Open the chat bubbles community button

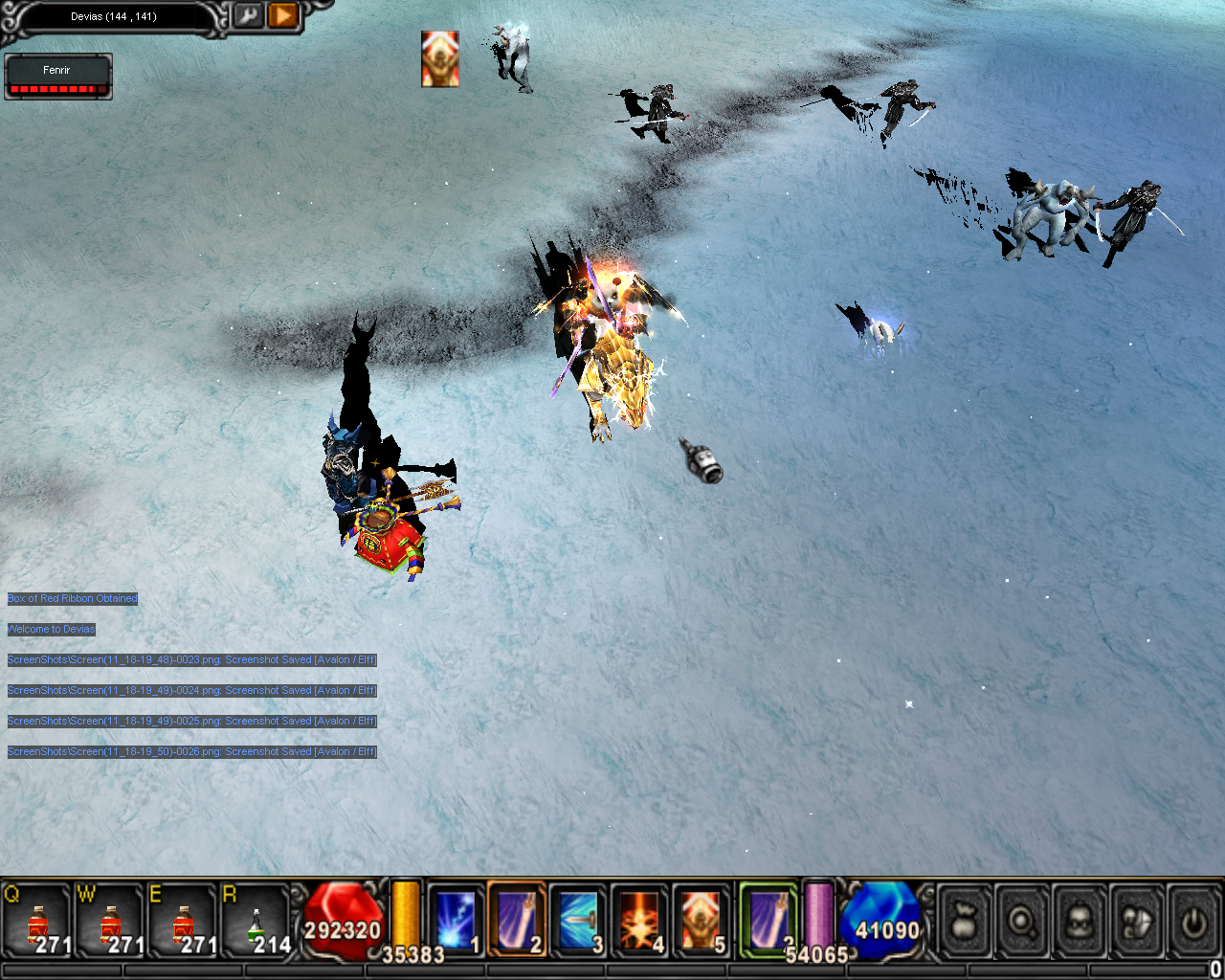point(1136,922)
